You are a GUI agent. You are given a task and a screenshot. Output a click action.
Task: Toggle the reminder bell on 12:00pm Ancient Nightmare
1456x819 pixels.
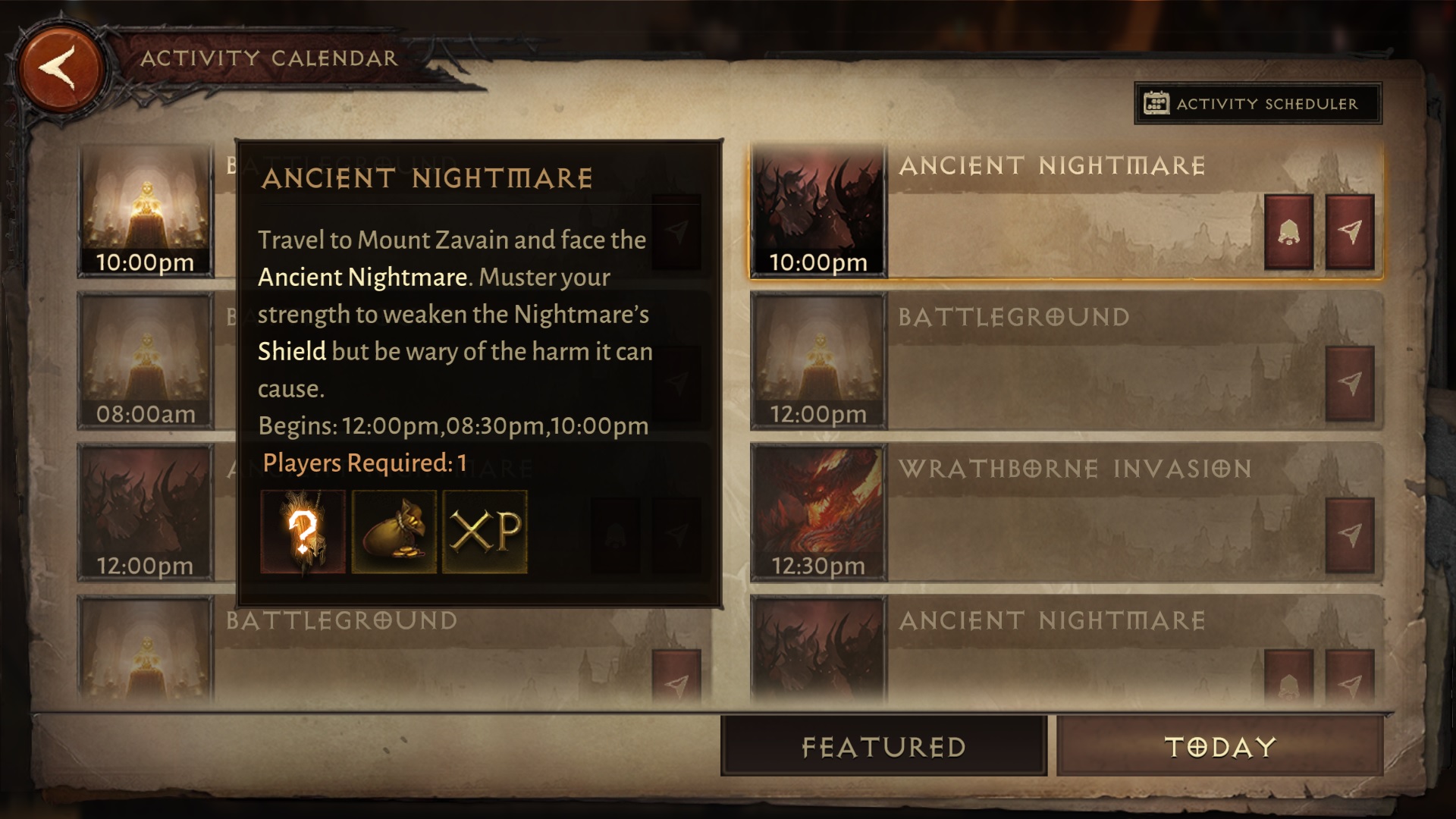coord(616,535)
